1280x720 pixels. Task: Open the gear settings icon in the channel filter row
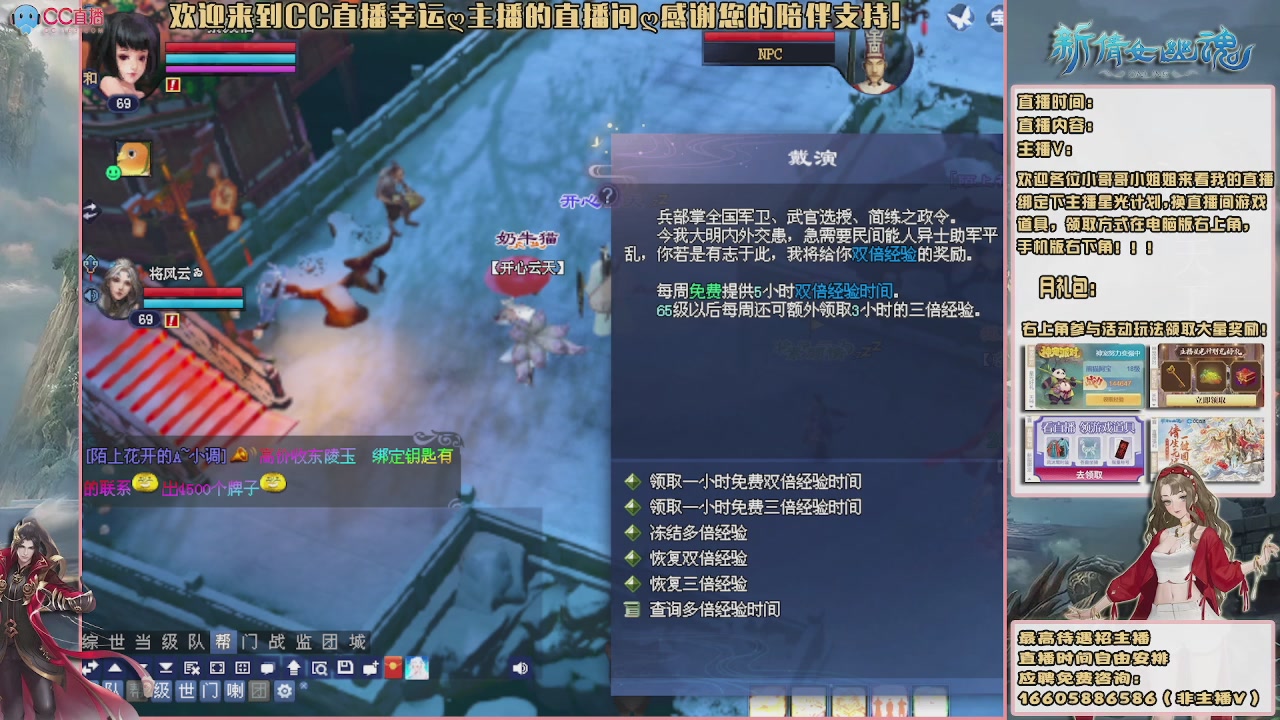(285, 691)
